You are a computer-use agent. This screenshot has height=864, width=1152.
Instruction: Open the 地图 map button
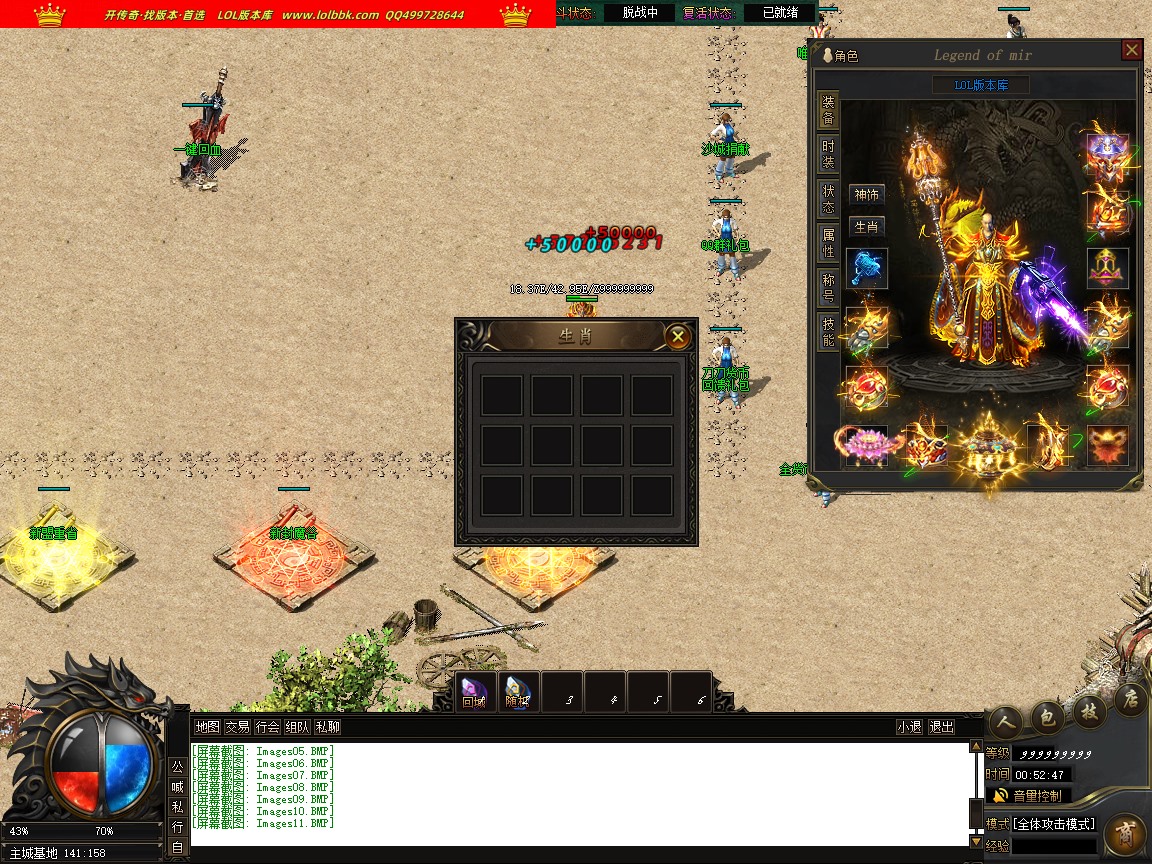coord(207,727)
